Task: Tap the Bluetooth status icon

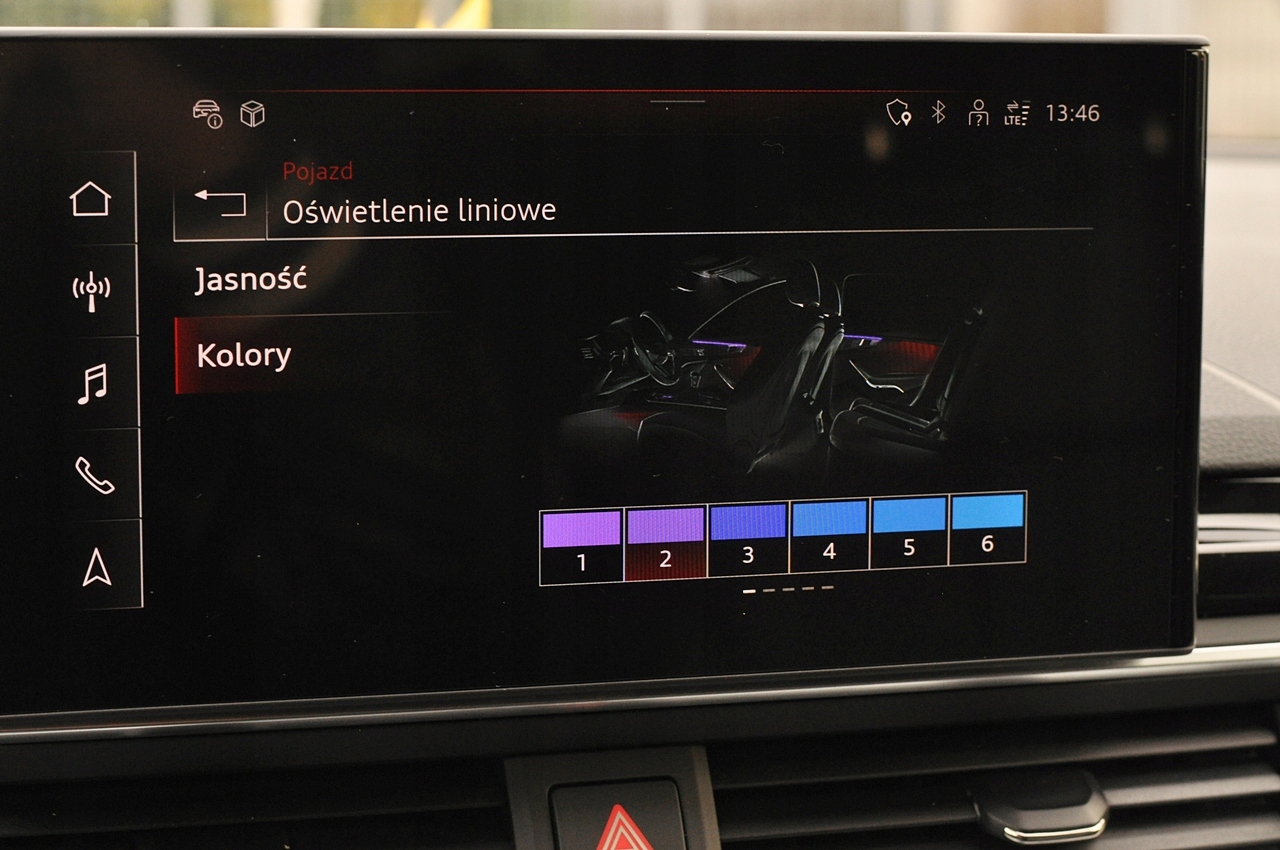Action: coord(938,112)
